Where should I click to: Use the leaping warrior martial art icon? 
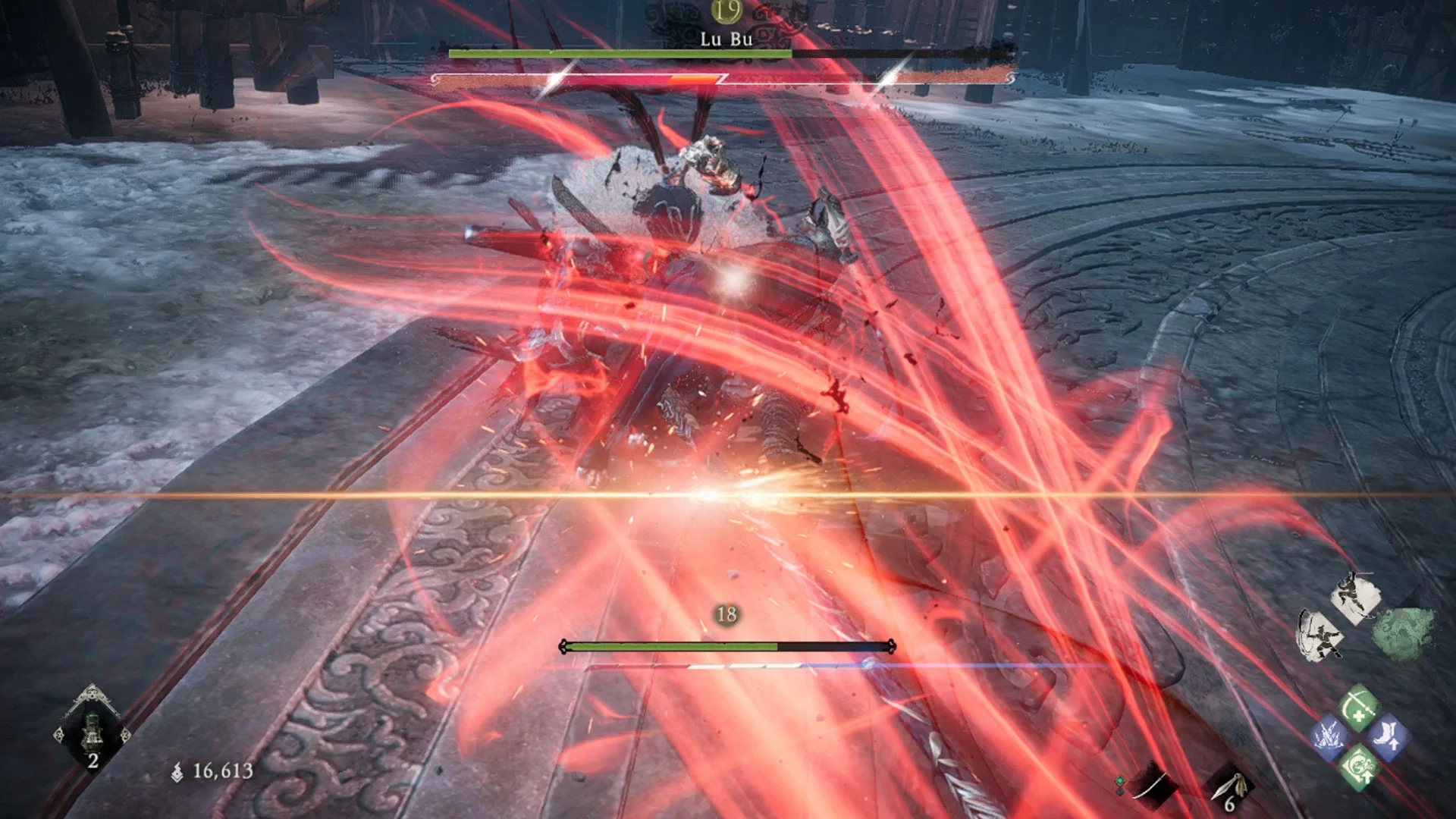1354,597
